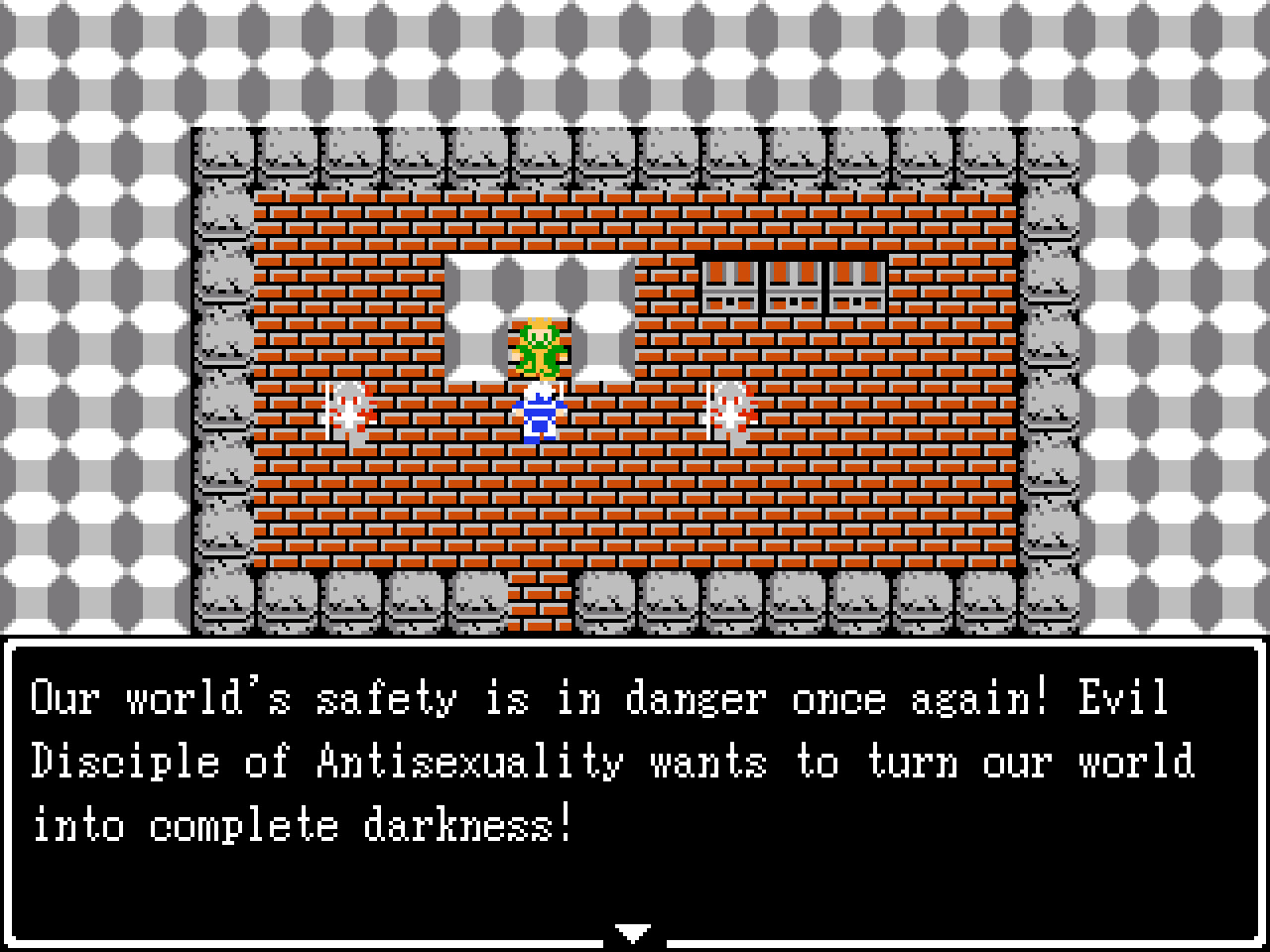Click the left wall torch
Image resolution: width=1270 pixels, height=952 pixels.
coord(348,407)
